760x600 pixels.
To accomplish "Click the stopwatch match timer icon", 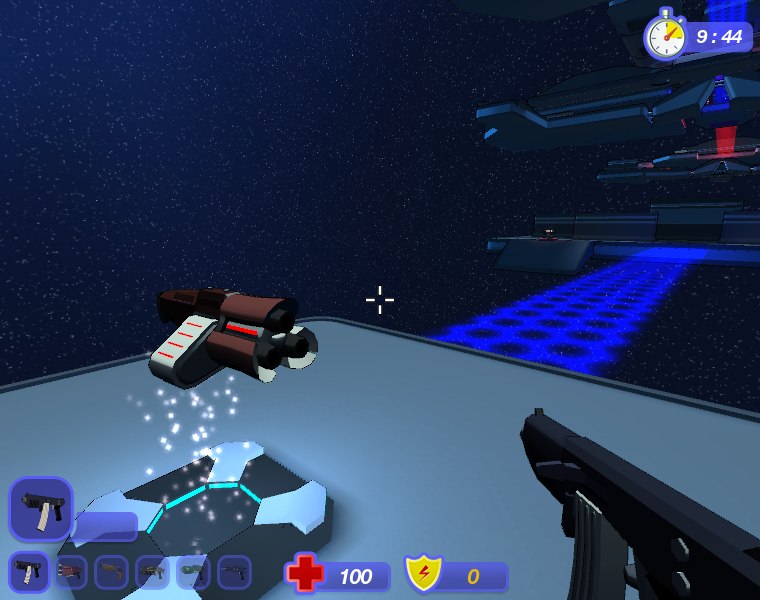I will point(665,37).
